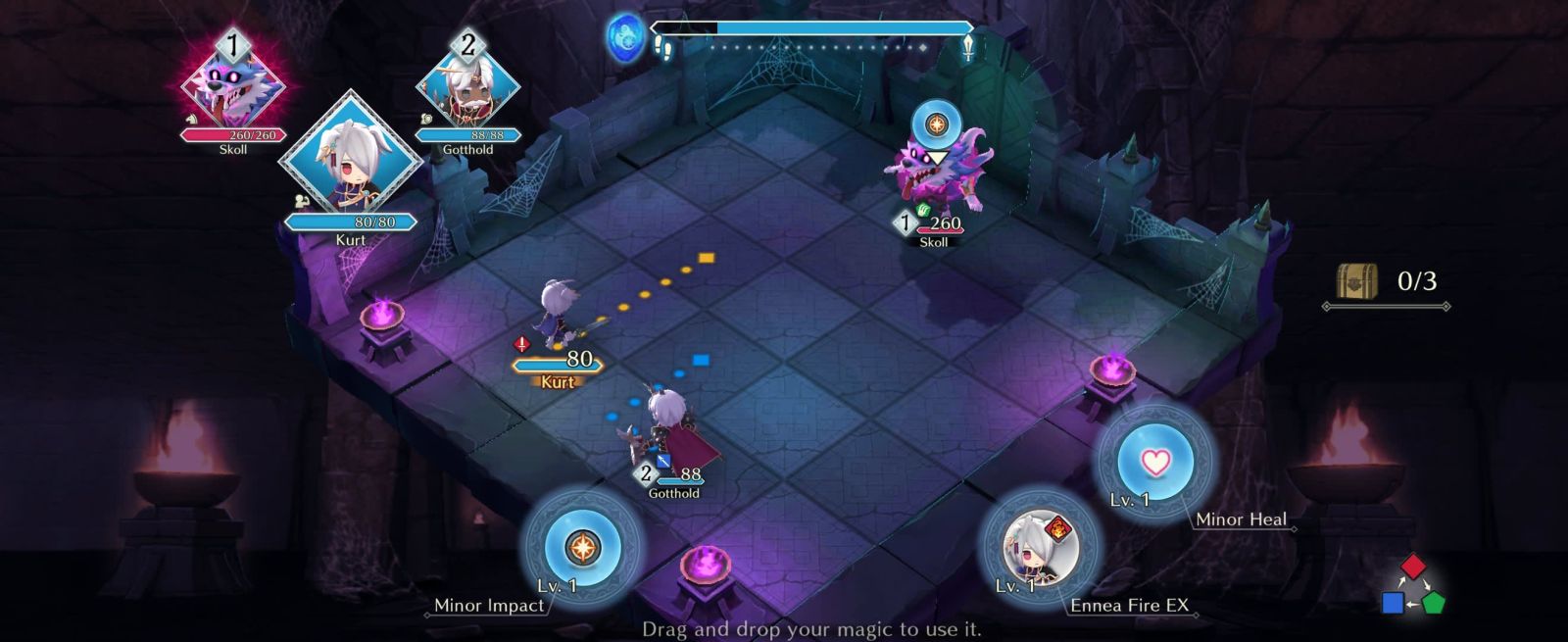
Task: Select Skoll's turn-order portrait
Action: tap(233, 86)
